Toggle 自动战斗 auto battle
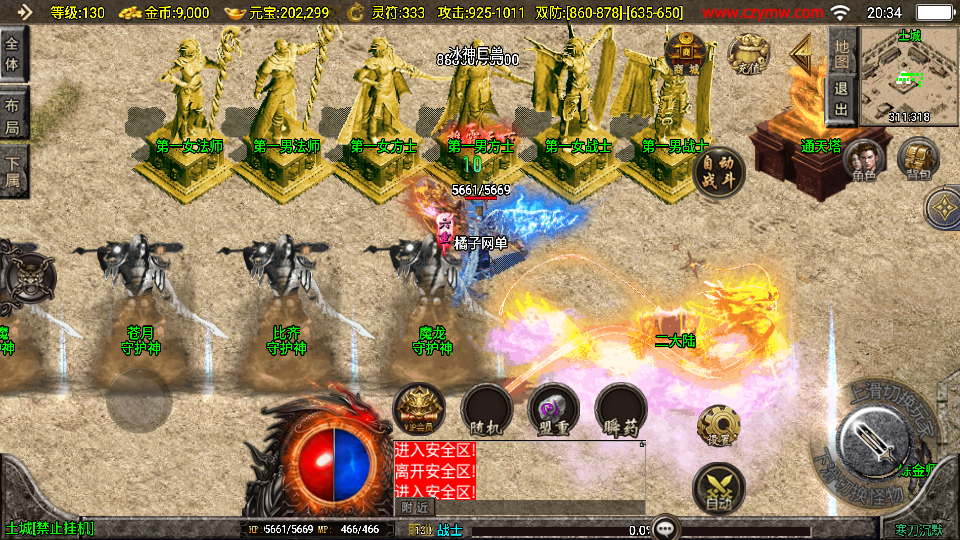This screenshot has height=540, width=960. coord(719,171)
